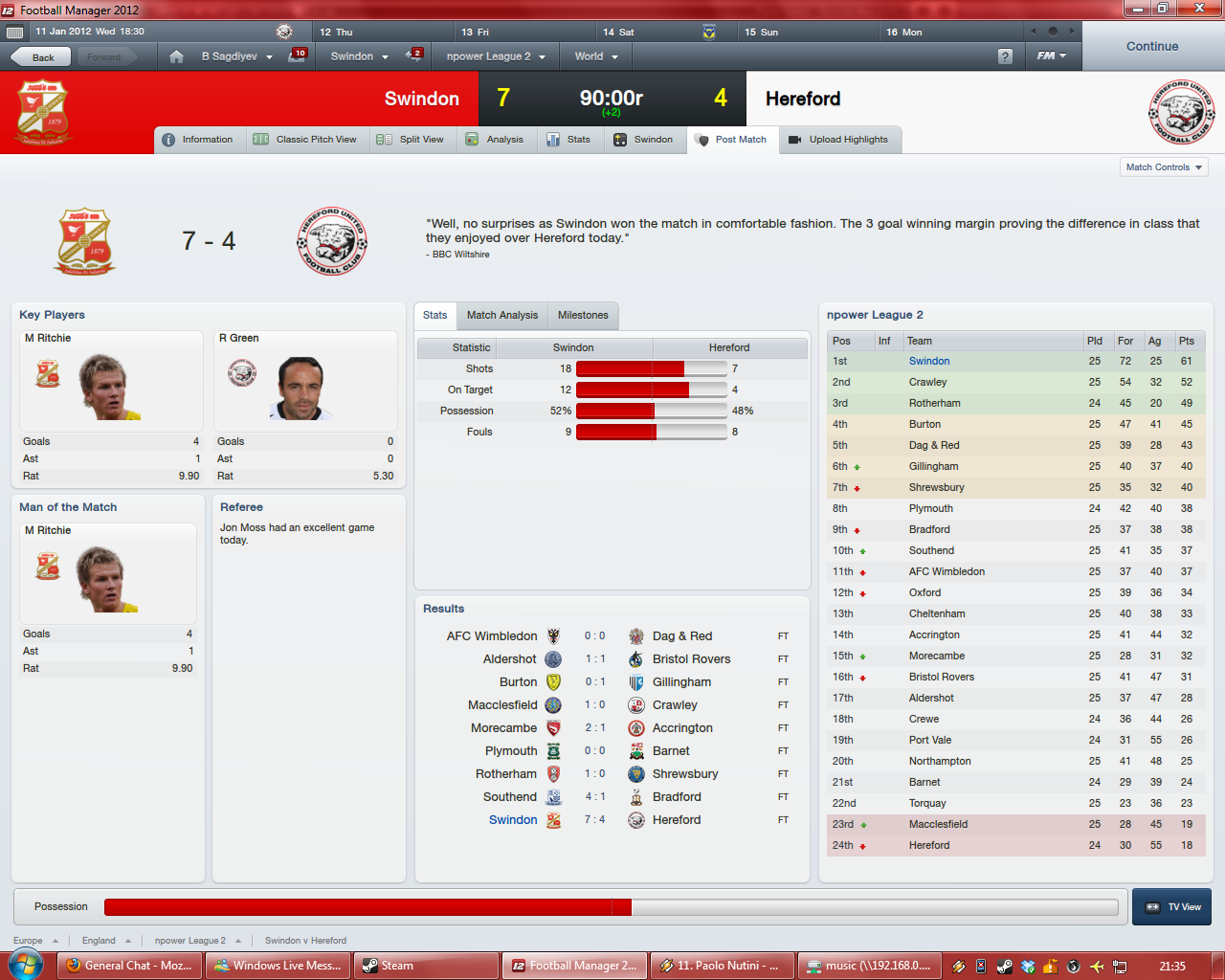
Task: Open the B Sagdiyev manager menu
Action: pyautogui.click(x=236, y=56)
